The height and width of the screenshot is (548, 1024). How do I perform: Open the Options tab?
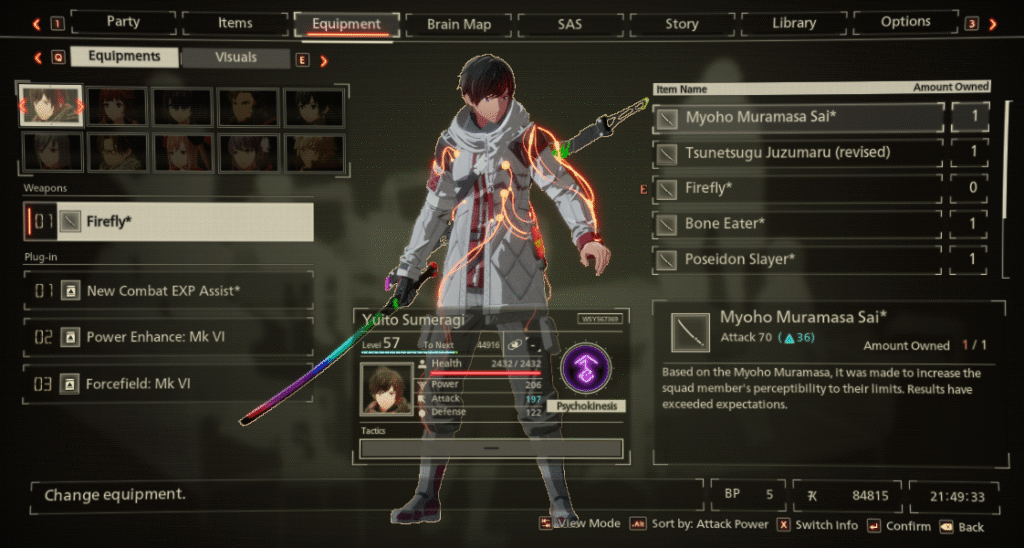[x=906, y=22]
